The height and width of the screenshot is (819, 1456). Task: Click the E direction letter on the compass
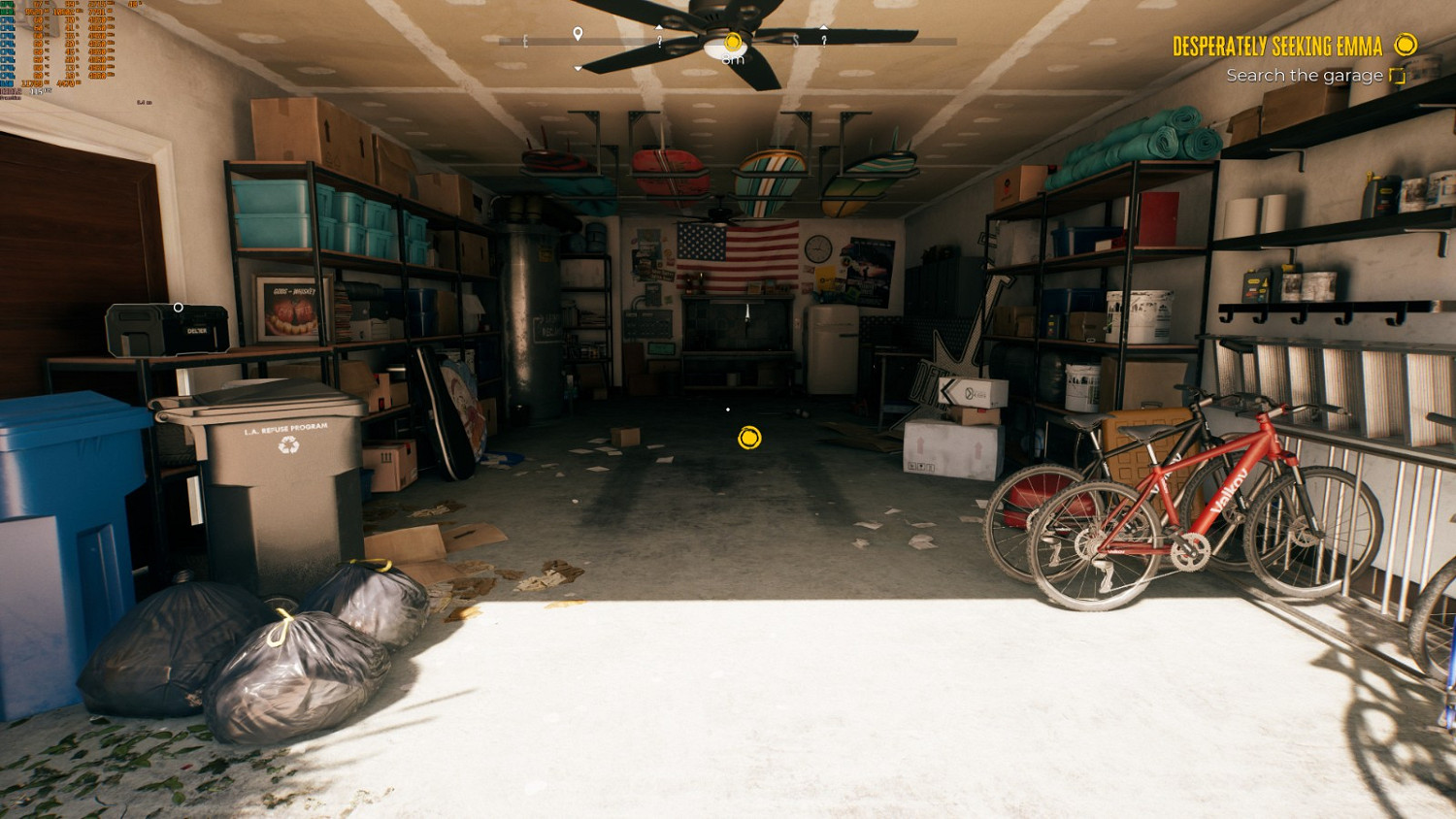(526, 41)
